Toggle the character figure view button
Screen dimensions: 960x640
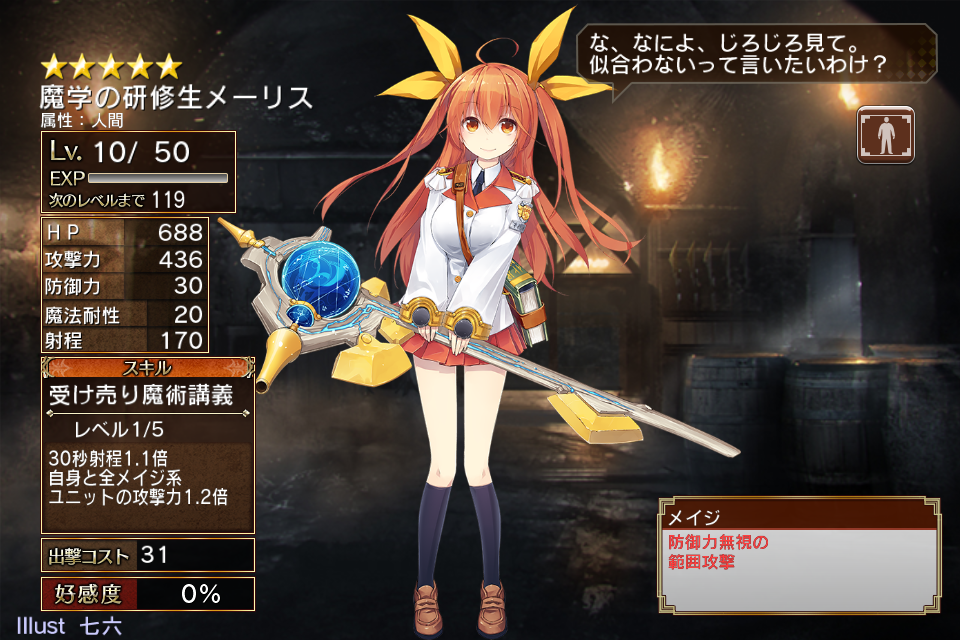click(x=885, y=135)
